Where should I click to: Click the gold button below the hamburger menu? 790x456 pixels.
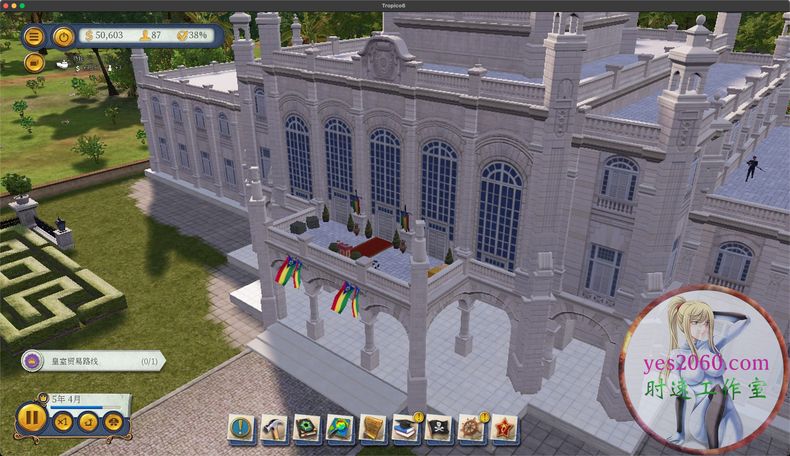click(x=33, y=61)
